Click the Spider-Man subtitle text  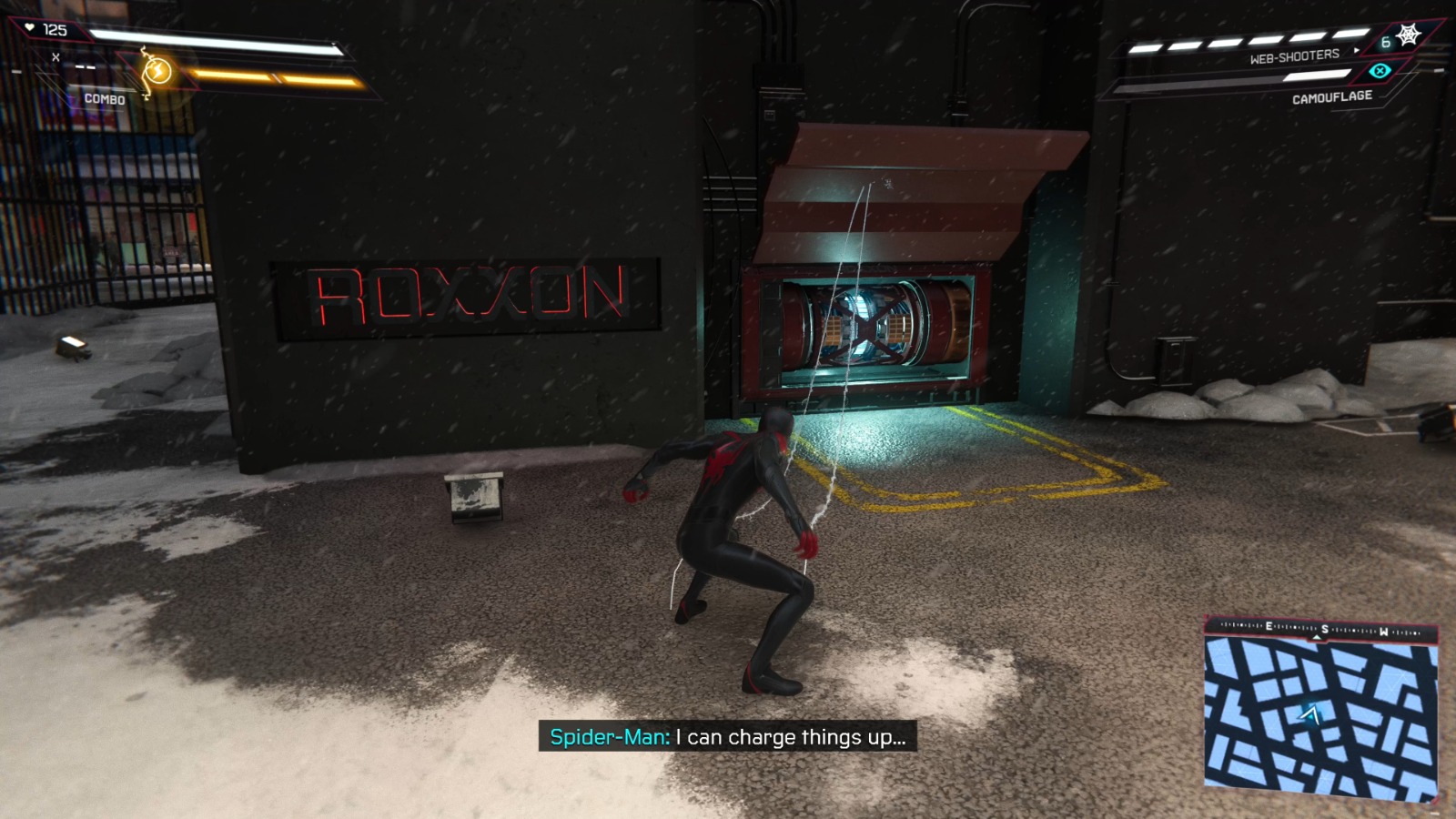[x=728, y=739]
